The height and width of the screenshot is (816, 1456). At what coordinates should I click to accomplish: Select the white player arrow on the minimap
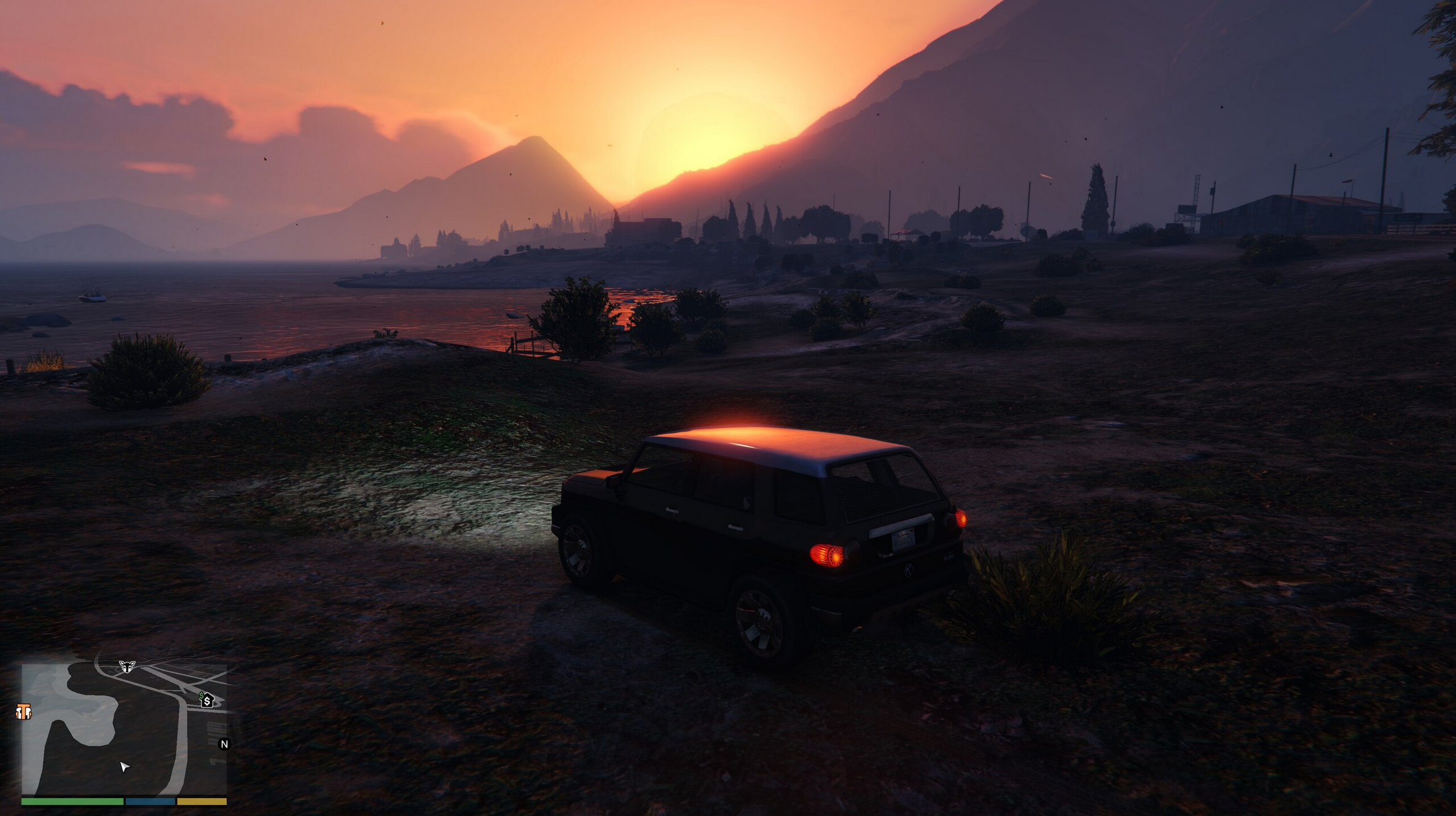point(124,766)
